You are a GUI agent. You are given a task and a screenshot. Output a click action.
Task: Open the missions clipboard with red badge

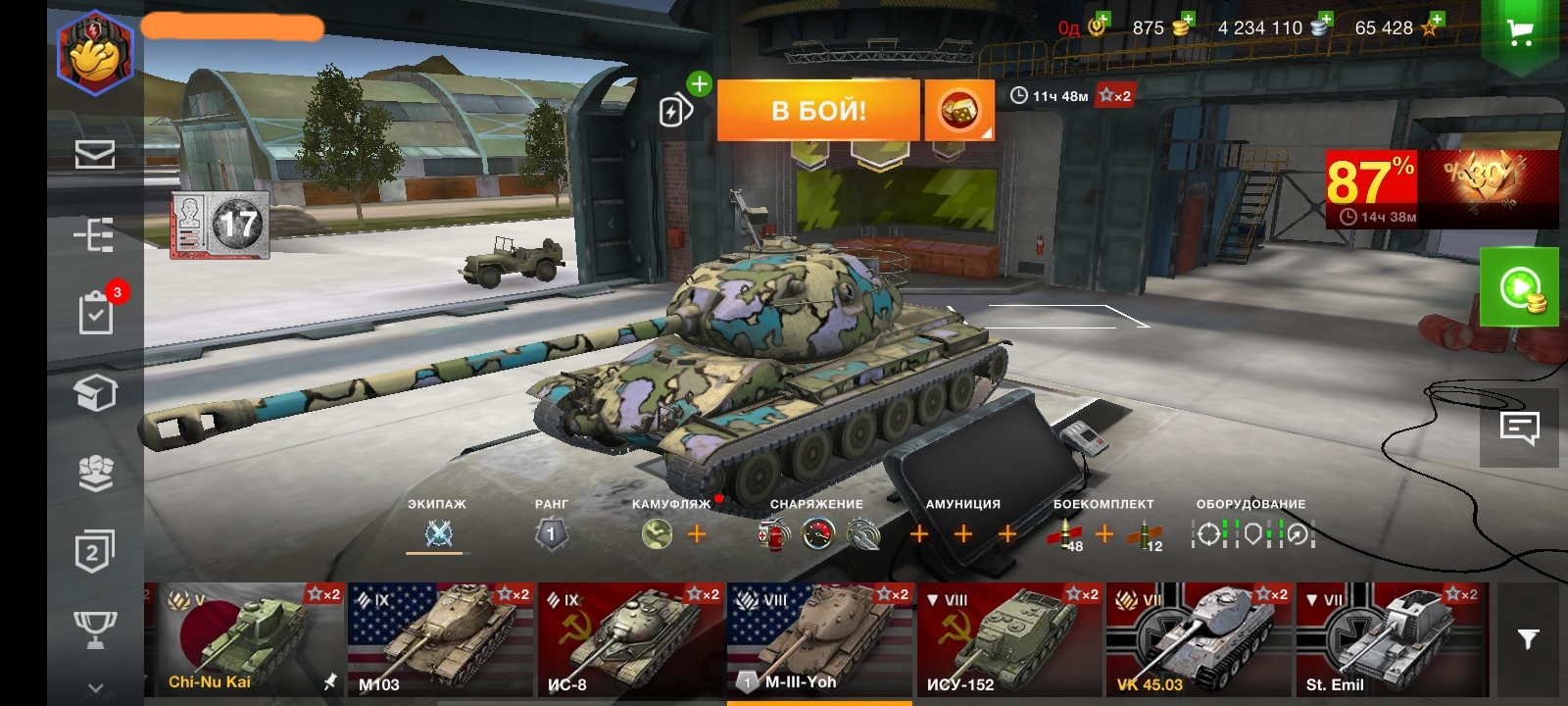tap(96, 314)
